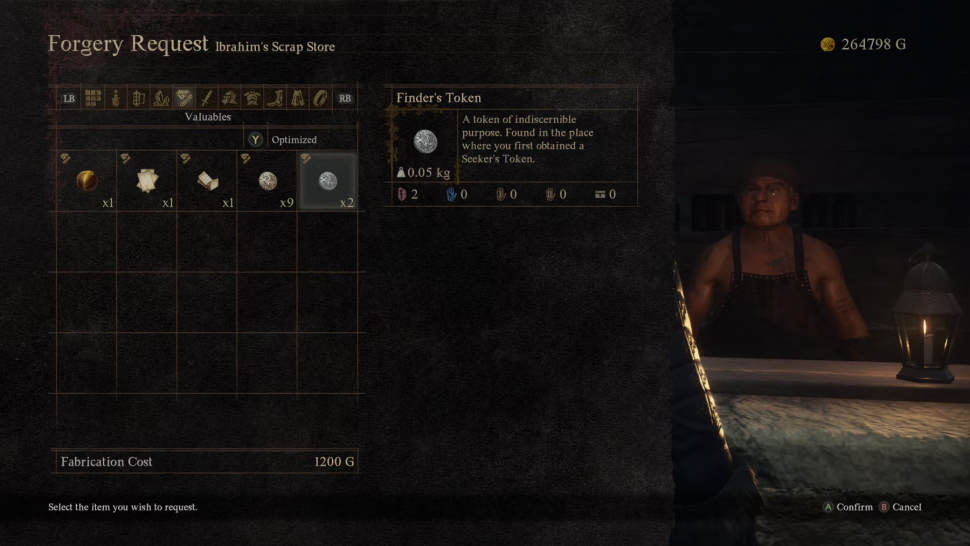Viewport: 970px width, 546px height.
Task: Choose the brown orb gemstone item
Action: [86, 181]
